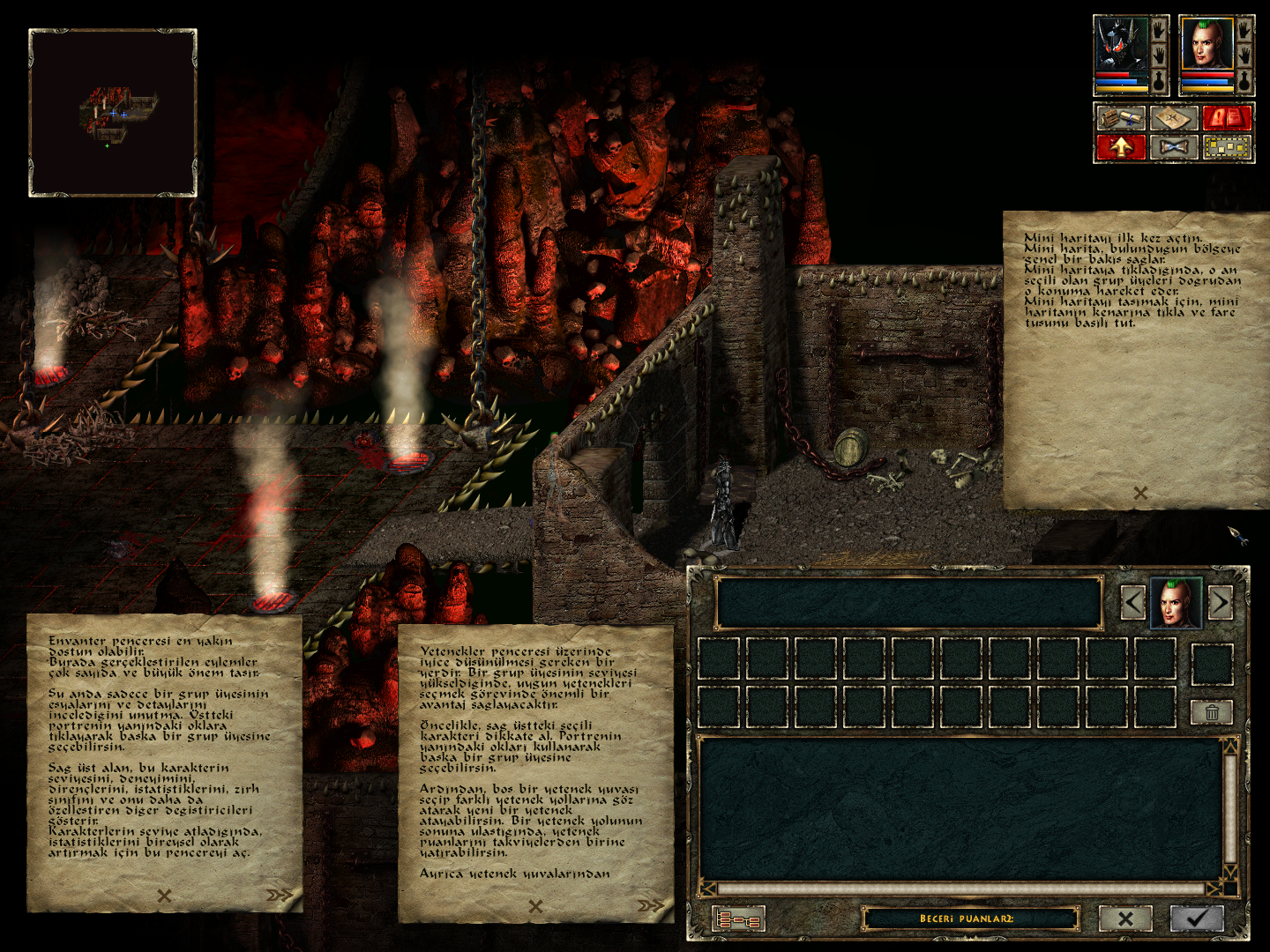This screenshot has height=952, width=1270.
Task: Click the golden level-up arrow icon
Action: [1122, 147]
